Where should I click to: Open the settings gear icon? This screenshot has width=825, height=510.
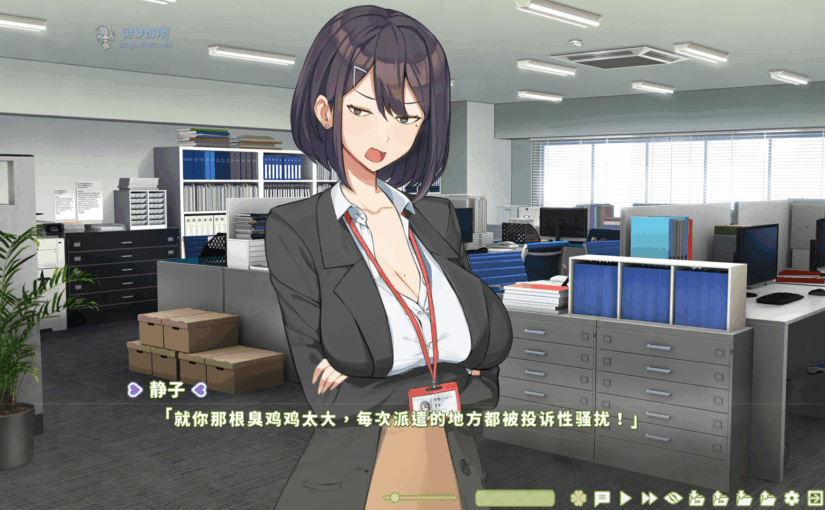[x=792, y=497]
